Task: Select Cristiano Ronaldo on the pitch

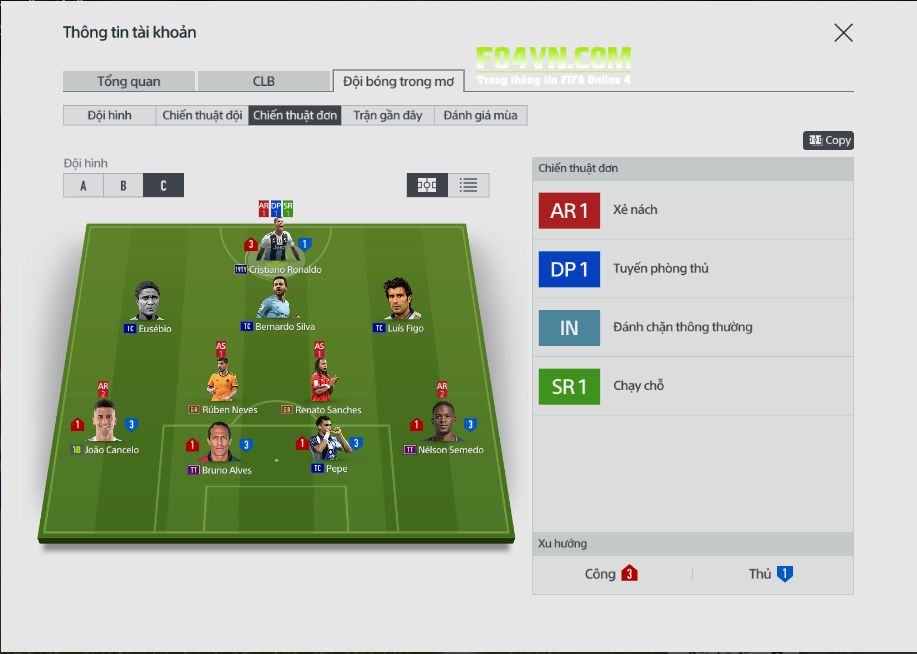Action: click(277, 246)
